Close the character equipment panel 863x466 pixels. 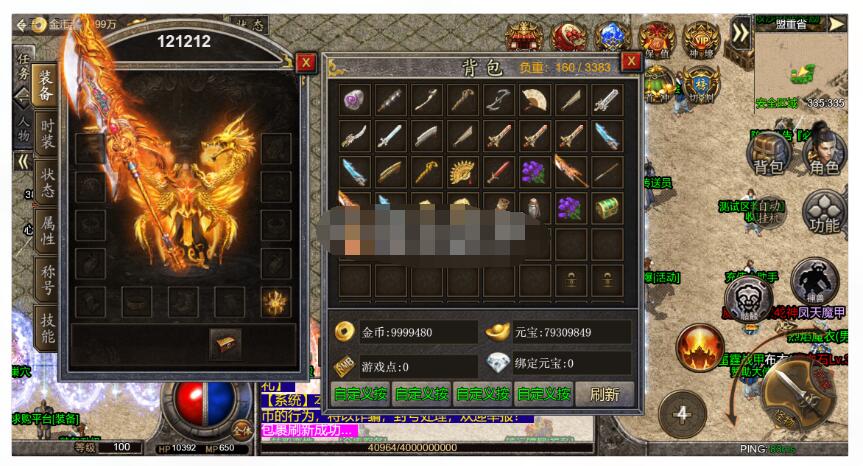[306, 62]
